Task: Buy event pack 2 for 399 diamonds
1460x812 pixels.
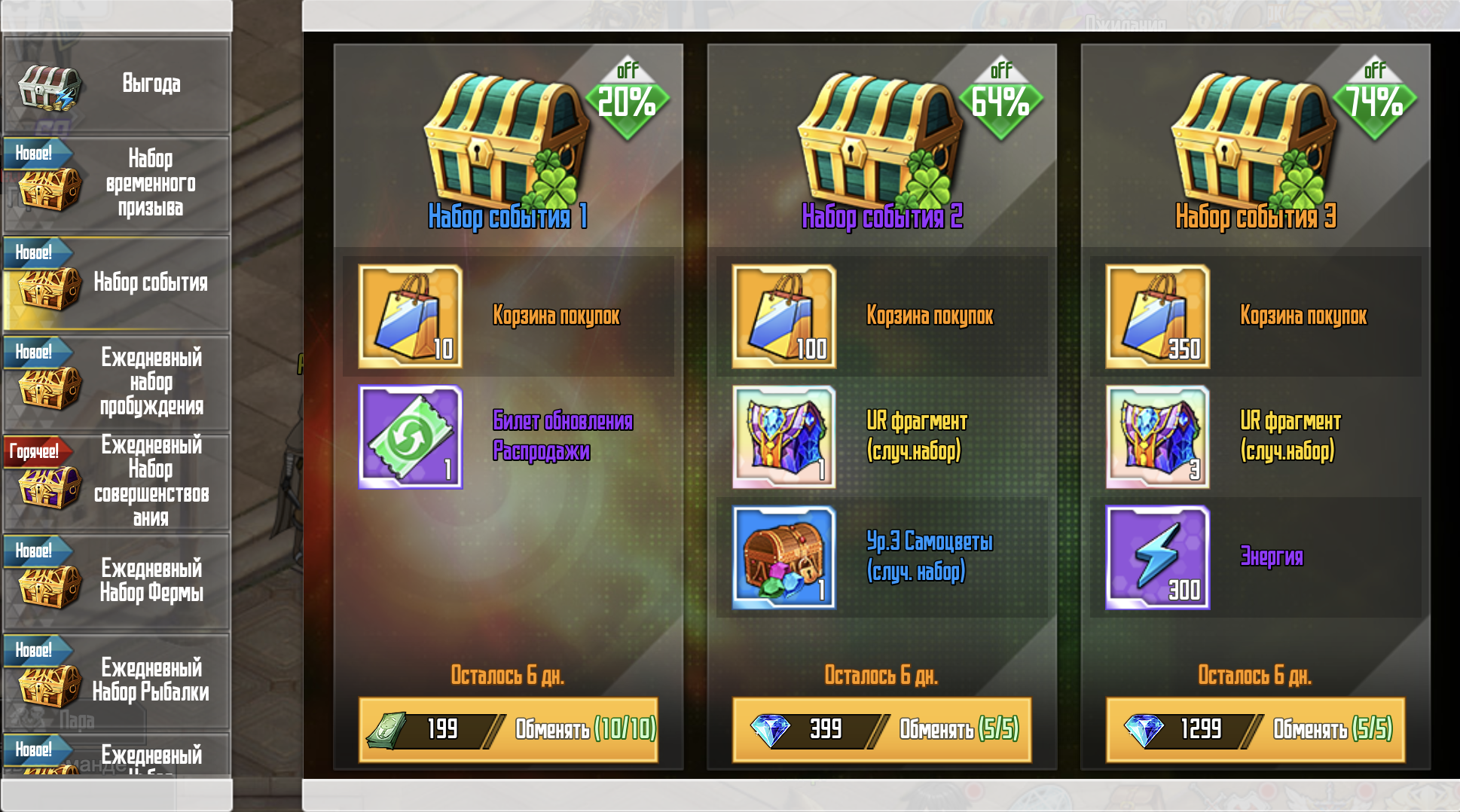Action: tap(881, 729)
